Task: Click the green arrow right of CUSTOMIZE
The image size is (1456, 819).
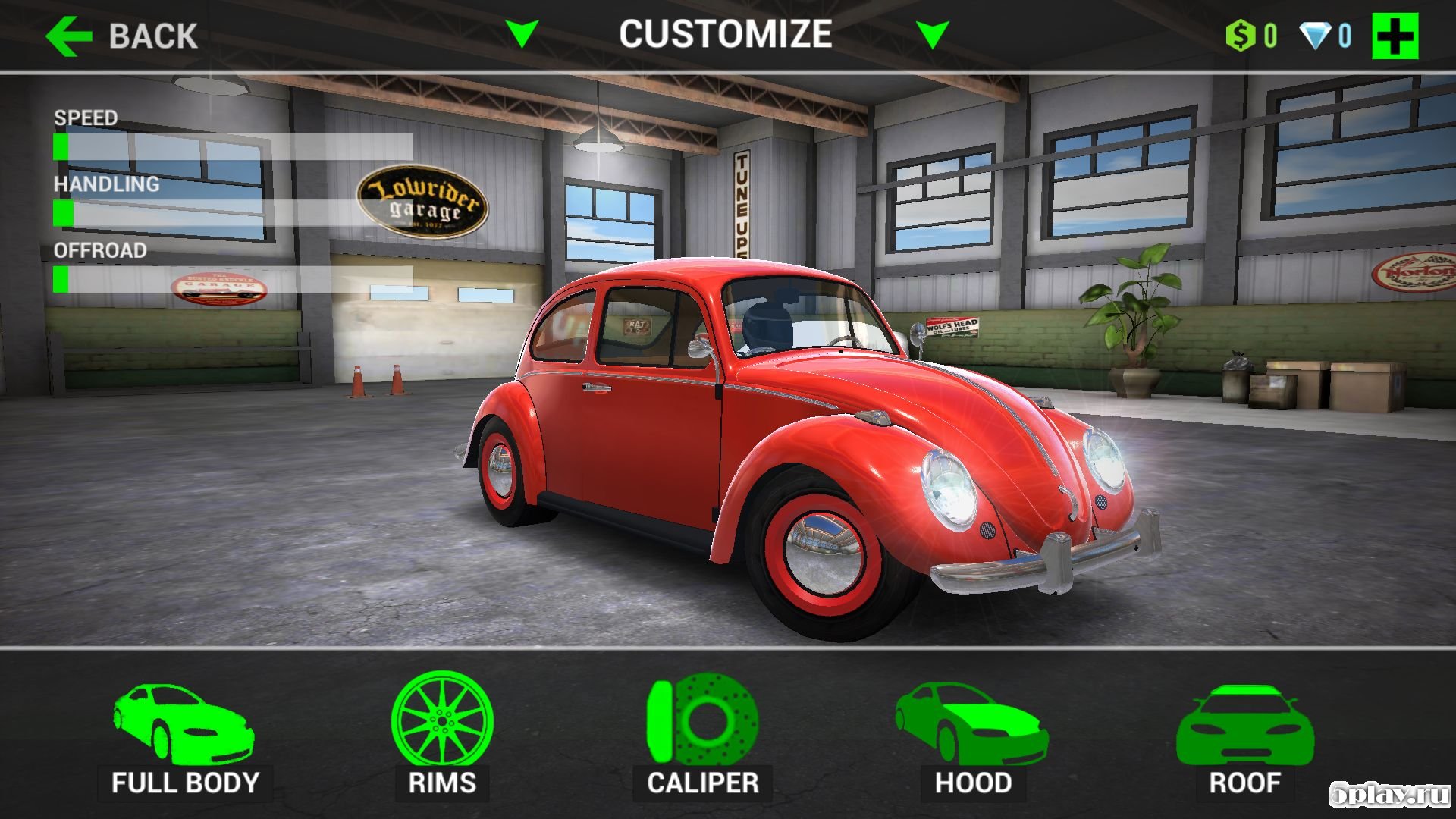Action: click(932, 34)
